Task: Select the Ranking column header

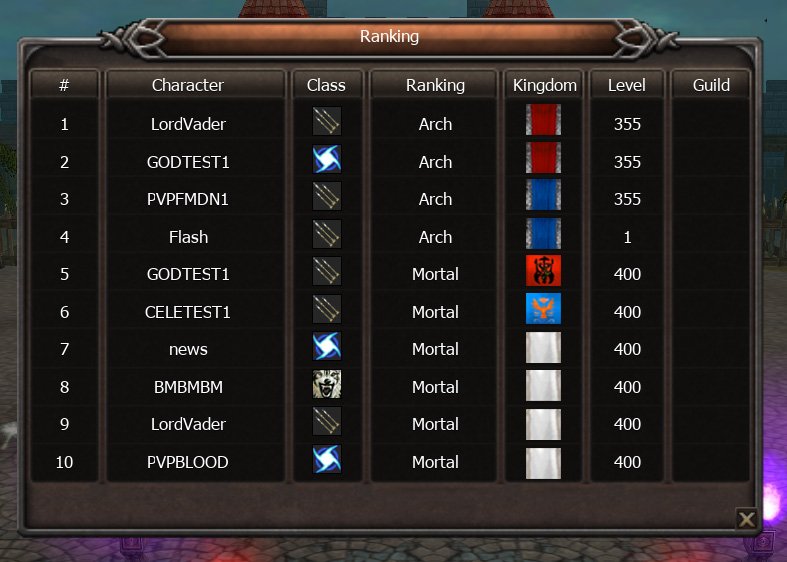Action: click(x=435, y=85)
